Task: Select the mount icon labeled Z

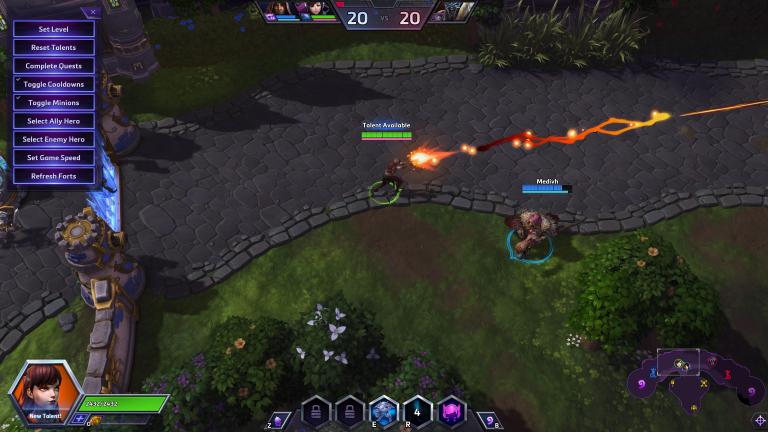Action: click(x=280, y=420)
